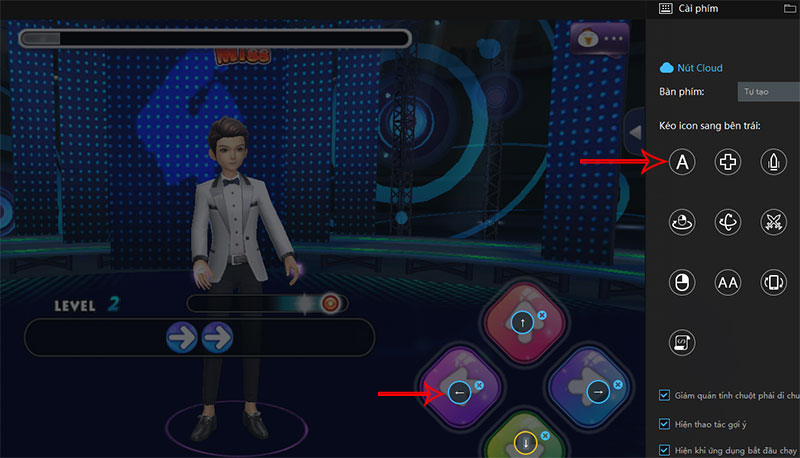Select the mouse control icon
Screen dimensions: 800x458
click(681, 282)
